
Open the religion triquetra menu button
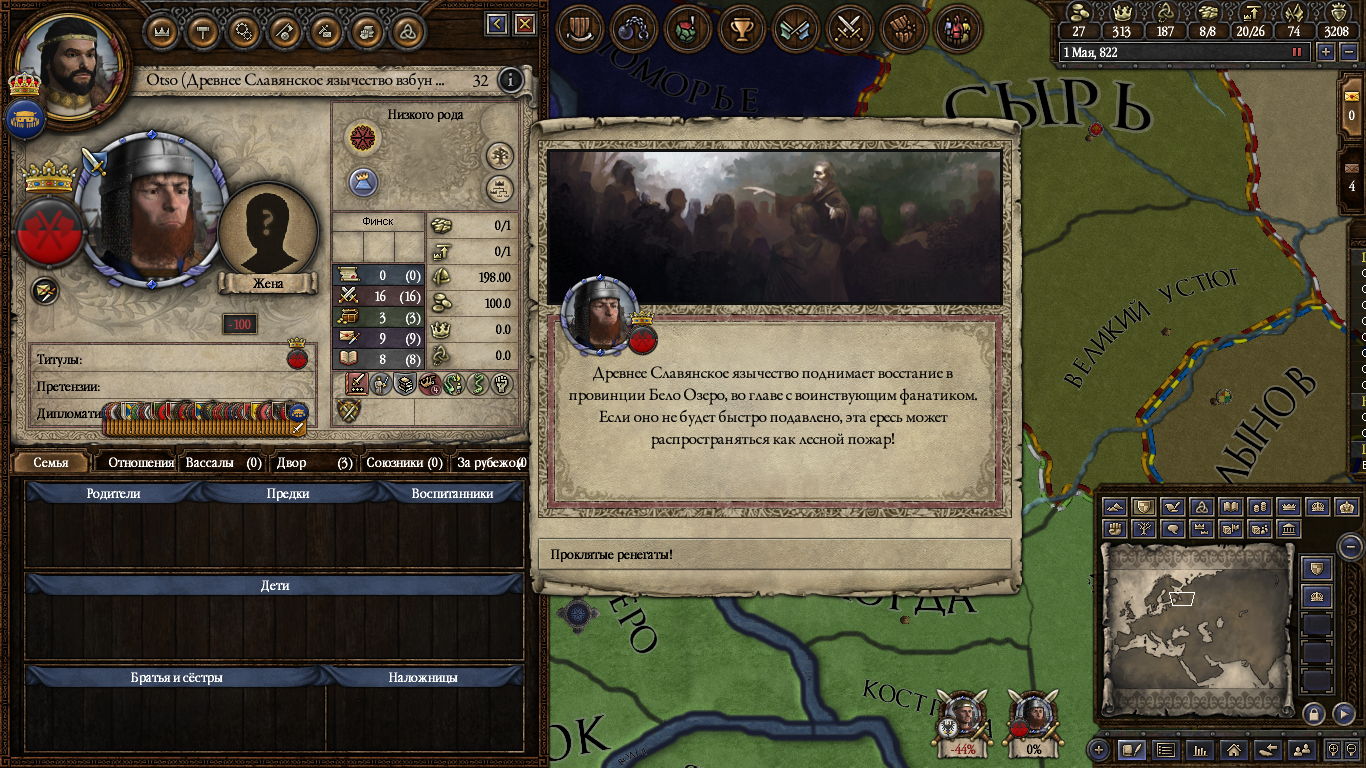point(407,30)
